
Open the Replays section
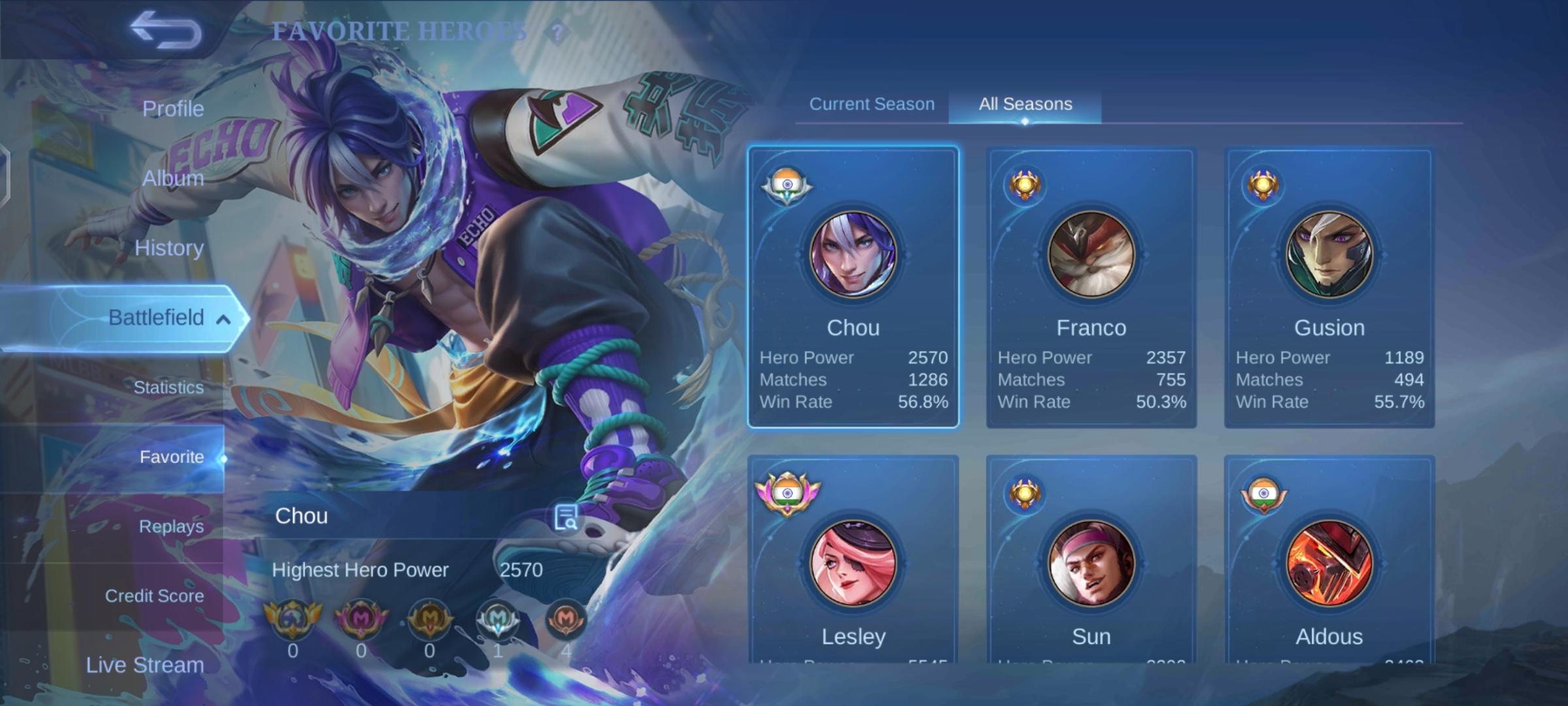(x=171, y=526)
